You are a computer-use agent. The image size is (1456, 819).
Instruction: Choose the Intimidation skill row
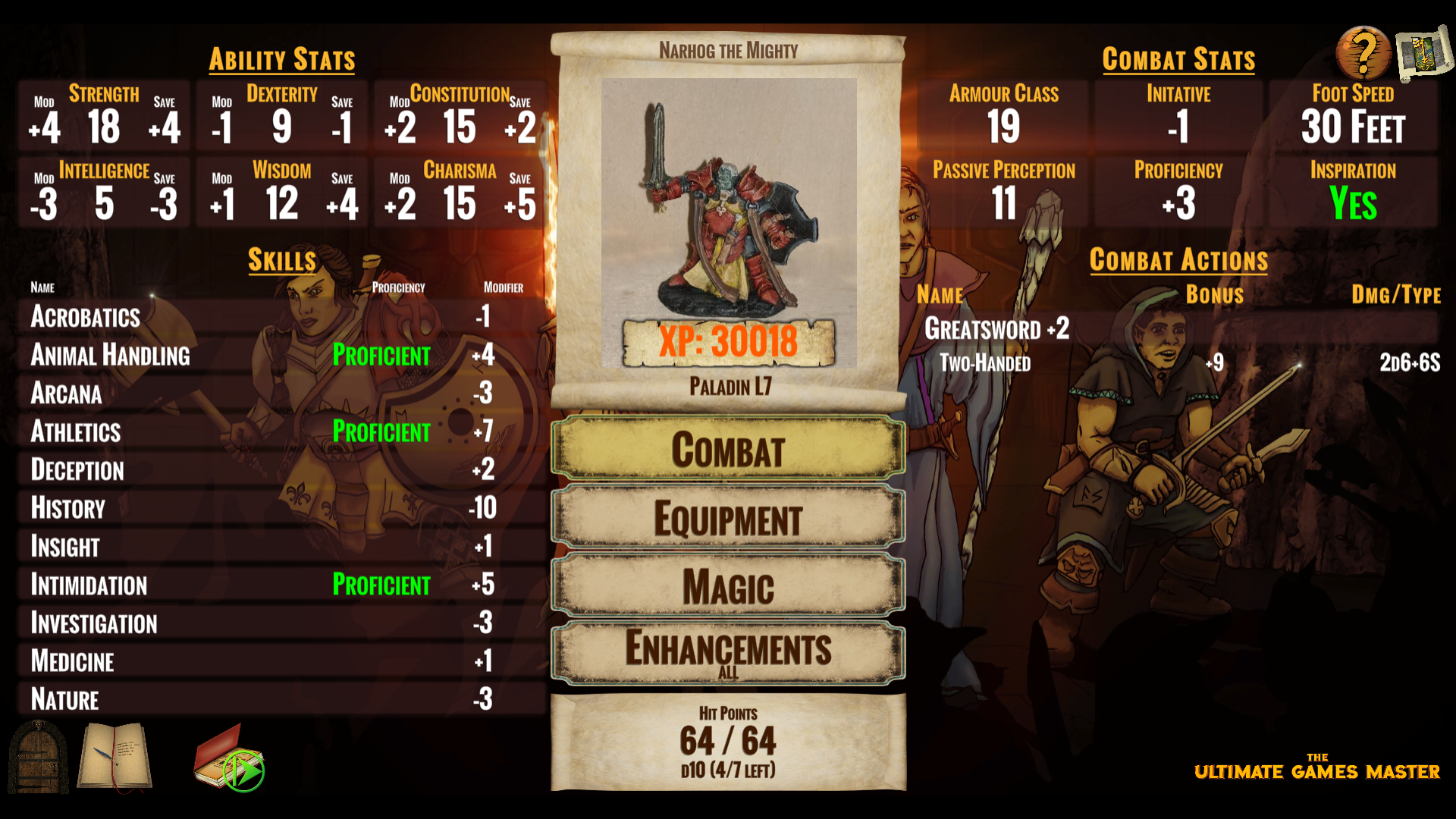pos(281,585)
